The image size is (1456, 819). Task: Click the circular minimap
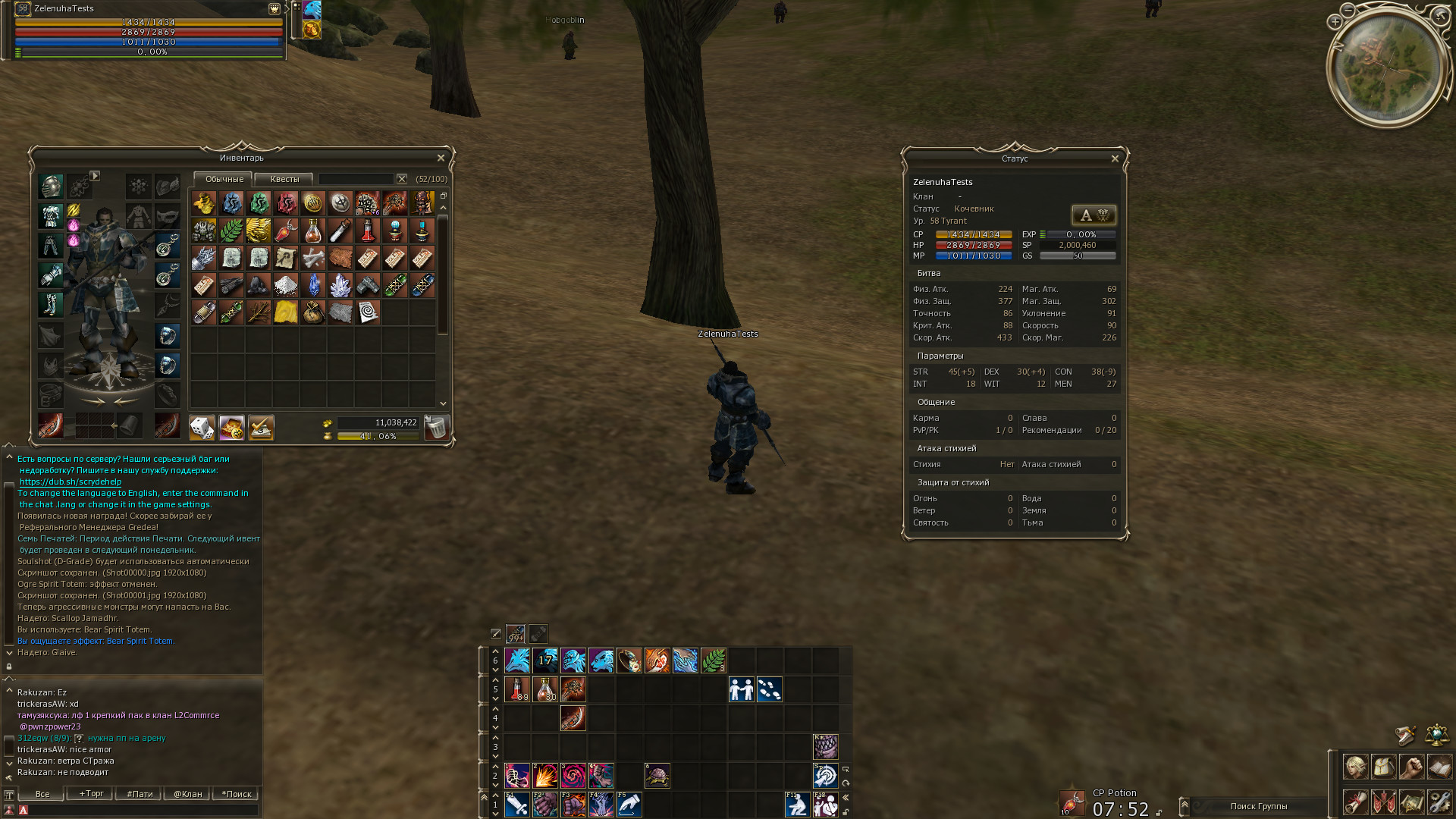[1389, 66]
